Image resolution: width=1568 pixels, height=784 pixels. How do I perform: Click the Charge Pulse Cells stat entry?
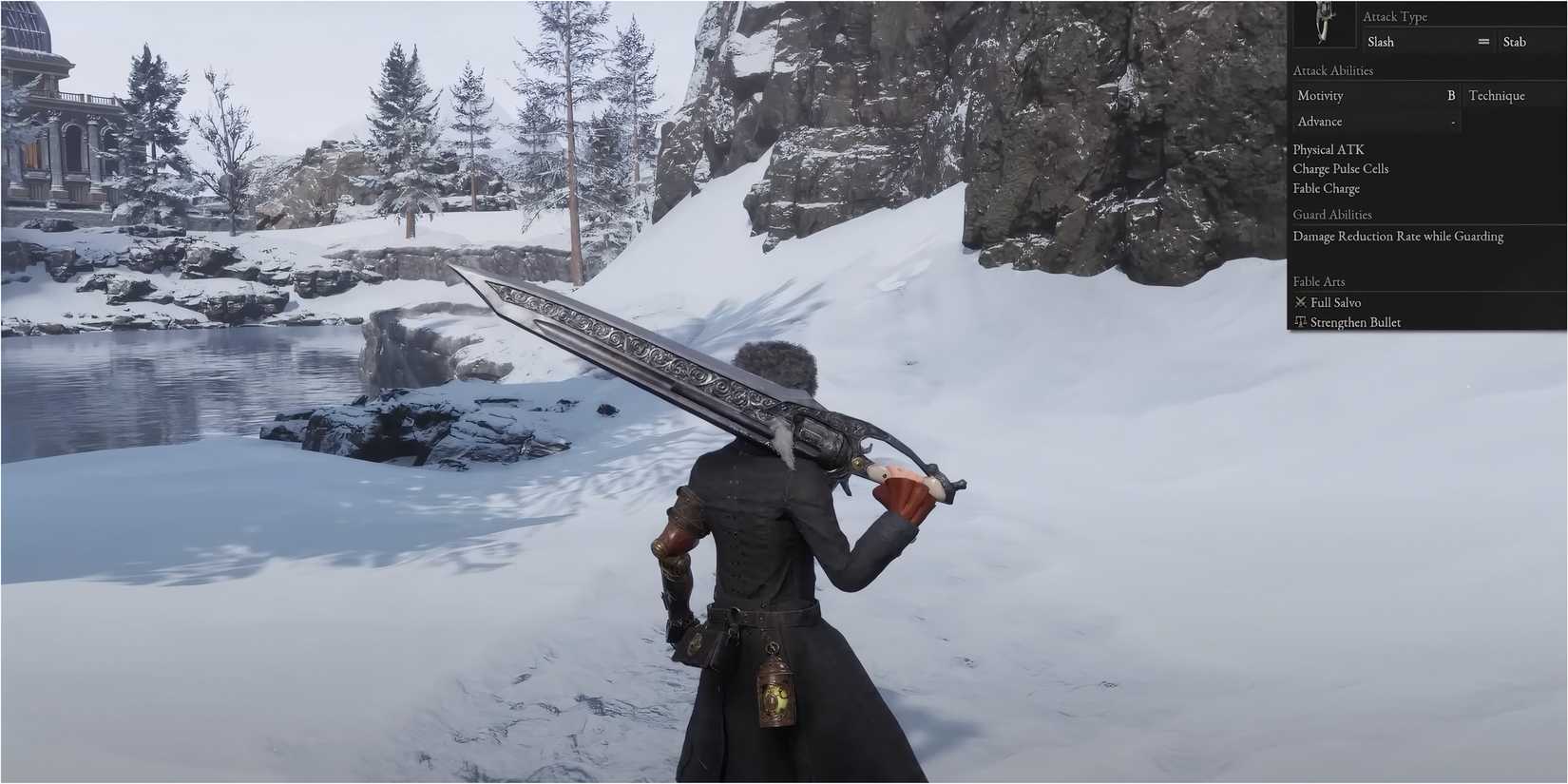[x=1340, y=168]
